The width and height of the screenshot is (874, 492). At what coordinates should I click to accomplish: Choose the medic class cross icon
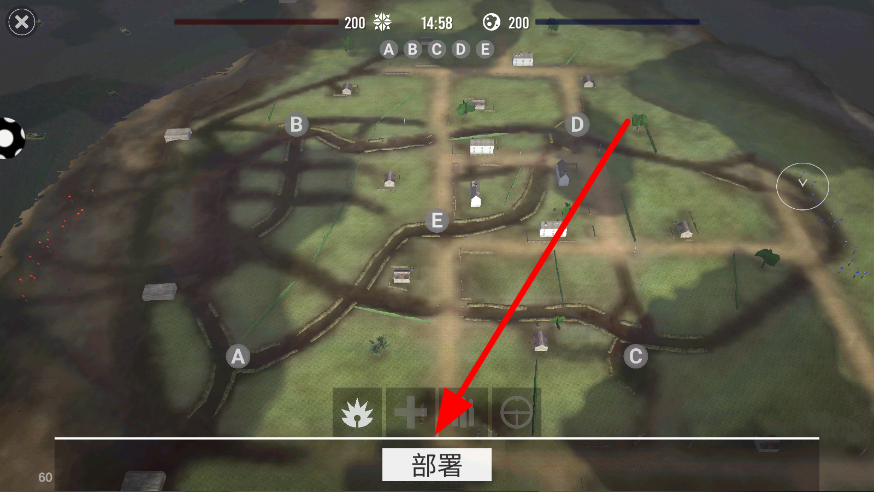point(410,413)
